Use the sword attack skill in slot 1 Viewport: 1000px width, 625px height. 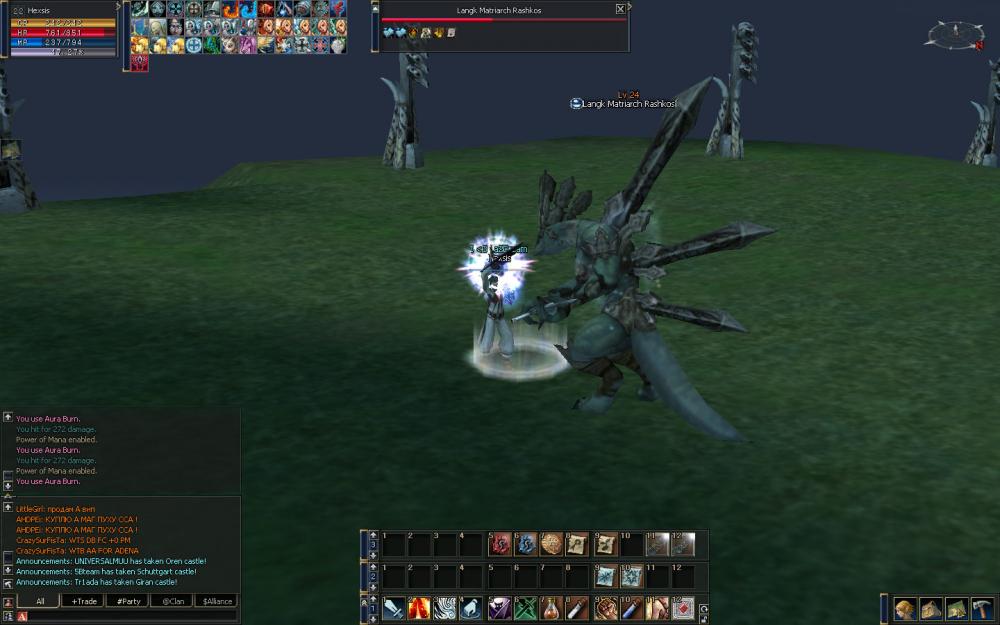[x=394, y=607]
